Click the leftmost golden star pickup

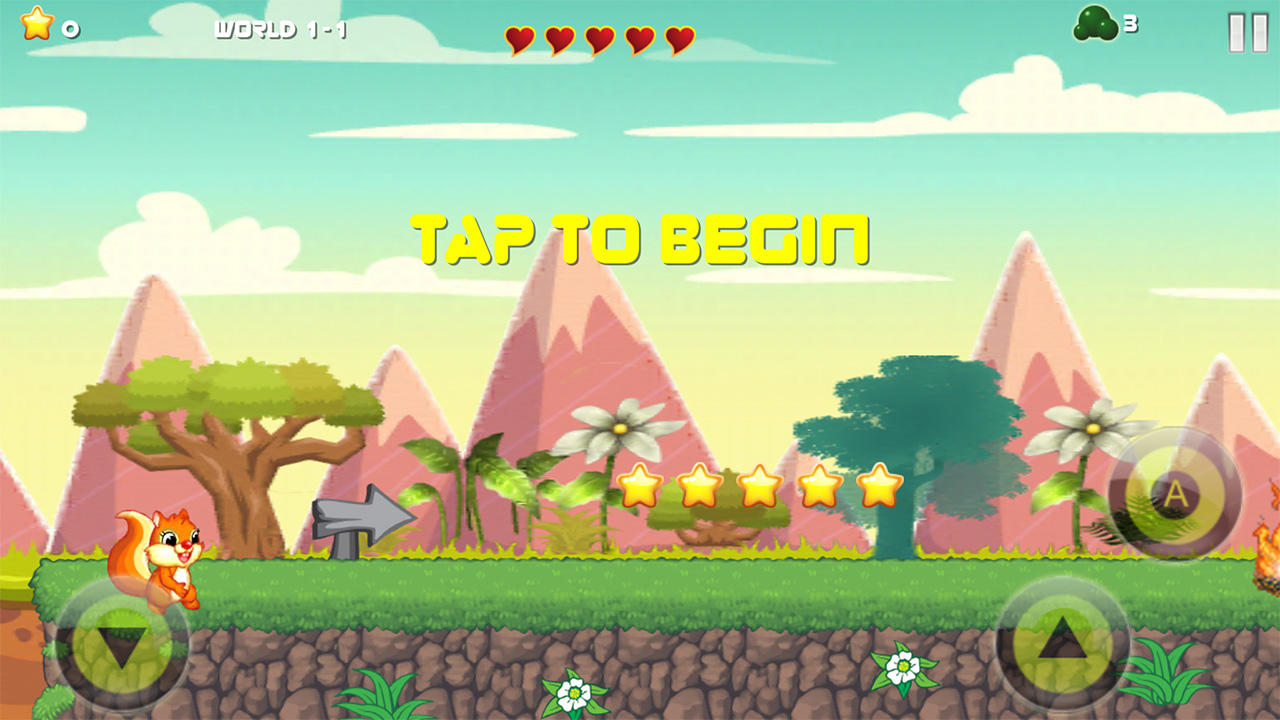pyautogui.click(x=638, y=487)
